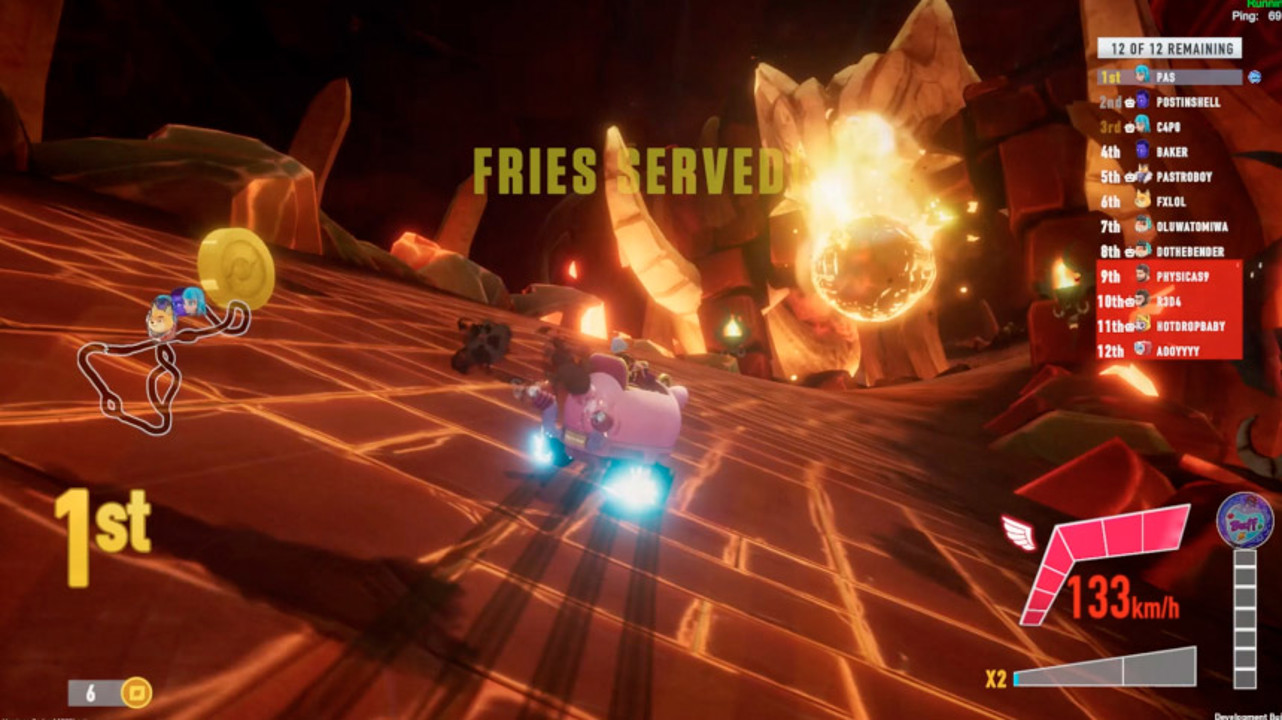1282x720 pixels.
Task: Choose C4P0 in the racer list
Action: click(x=1168, y=127)
